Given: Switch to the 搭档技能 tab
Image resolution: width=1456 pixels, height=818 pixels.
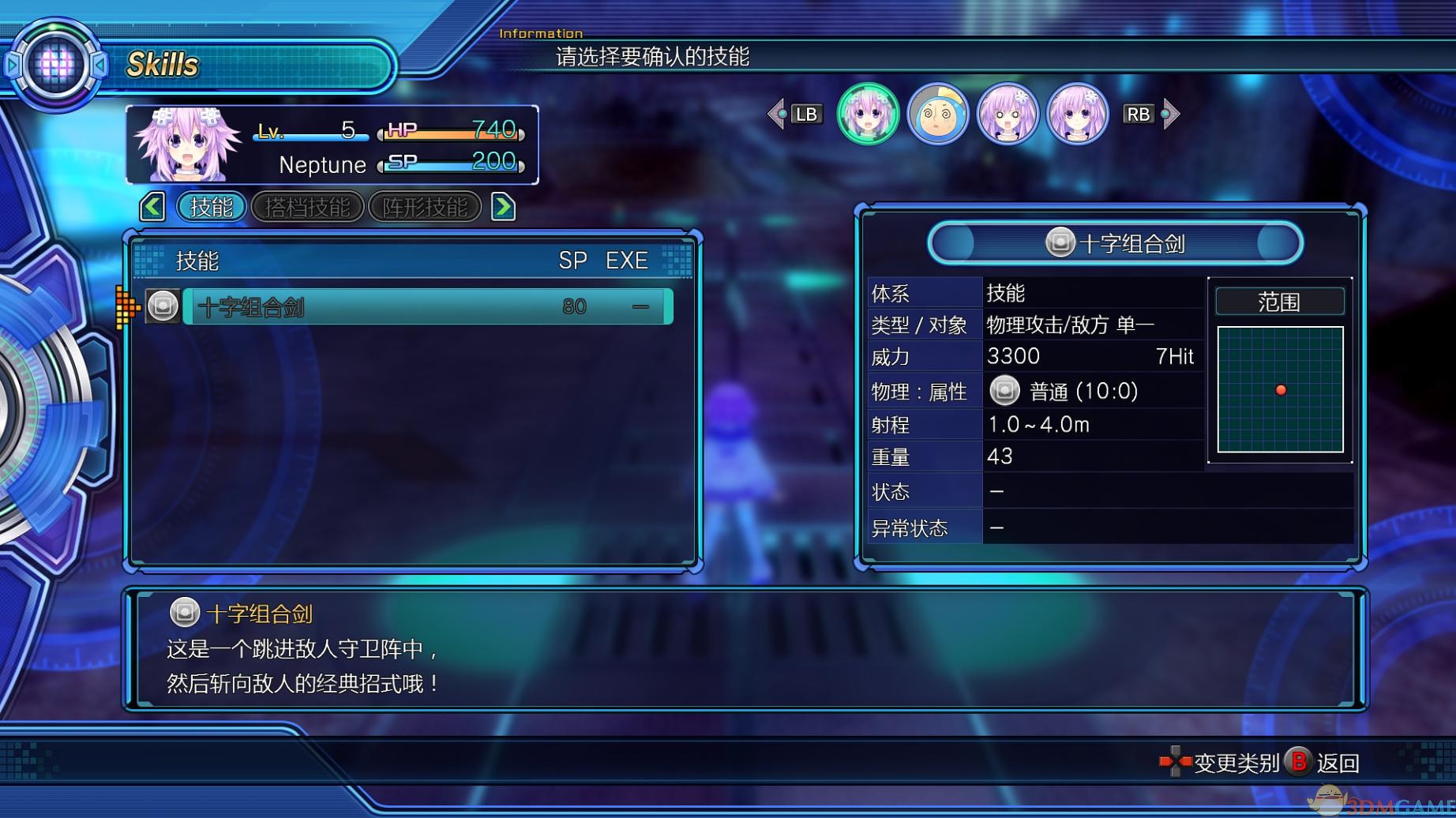Looking at the screenshot, I should 308,206.
